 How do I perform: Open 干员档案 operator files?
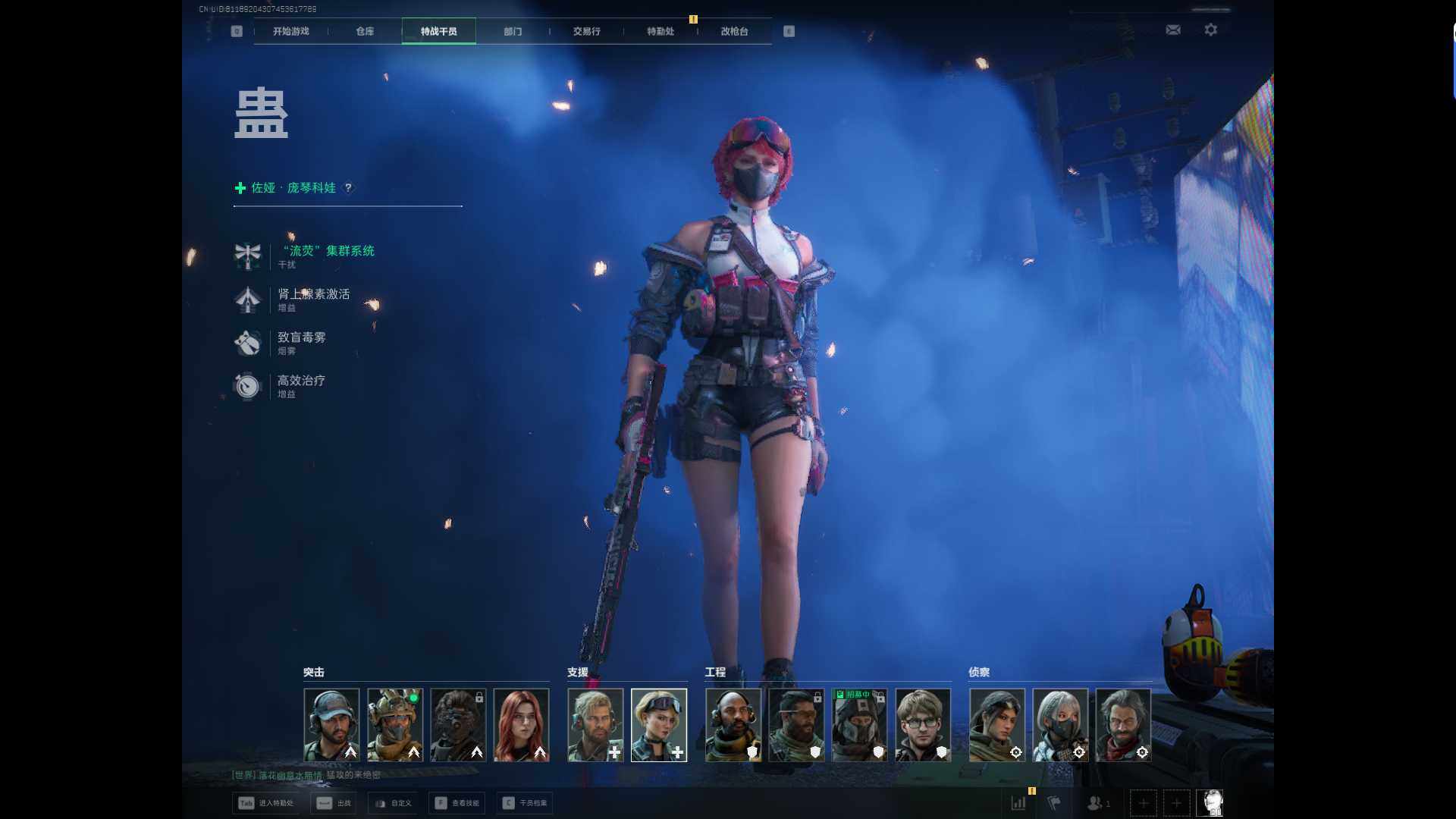[525, 803]
